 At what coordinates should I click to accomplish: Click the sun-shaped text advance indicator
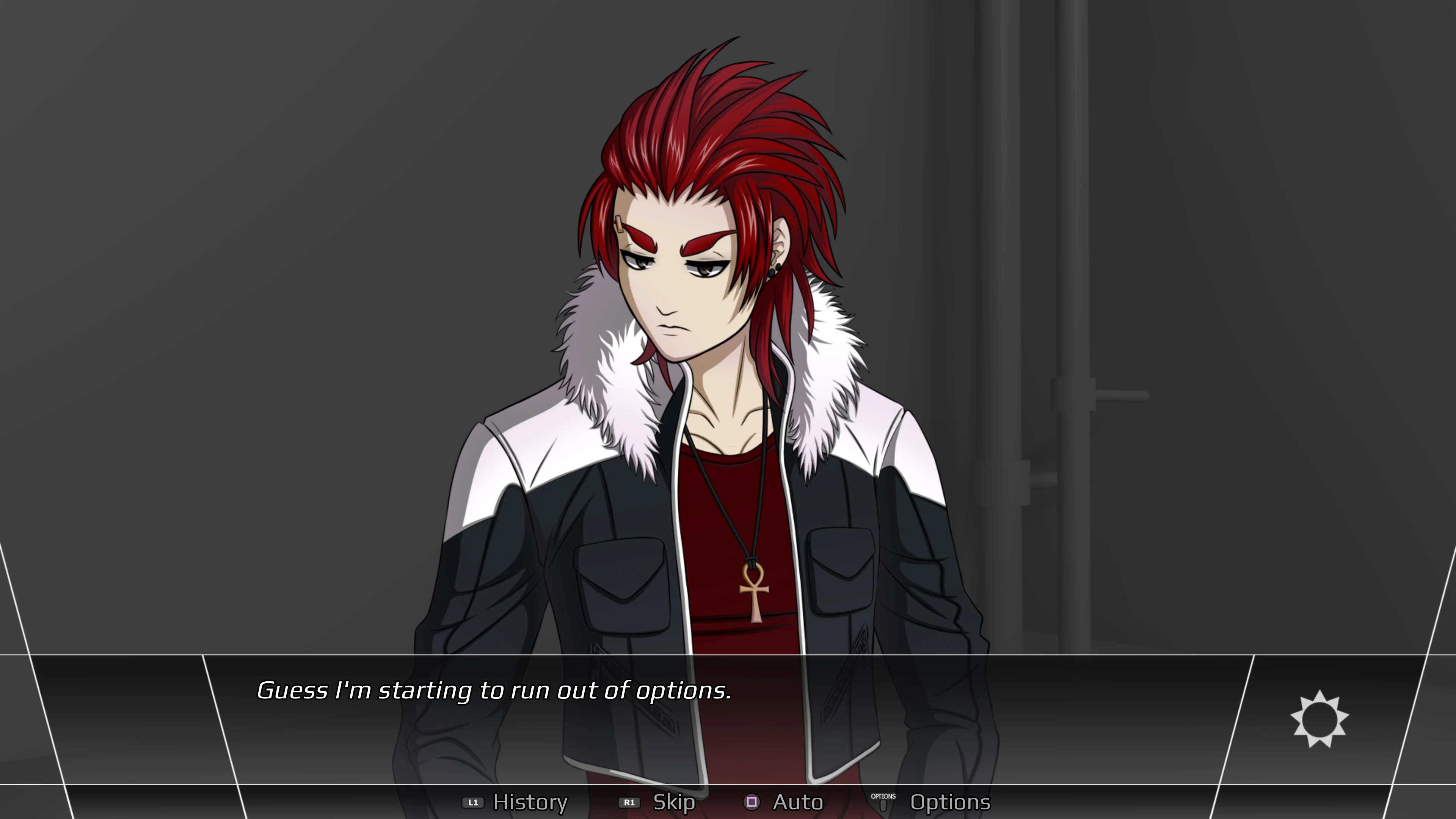pyautogui.click(x=1319, y=719)
